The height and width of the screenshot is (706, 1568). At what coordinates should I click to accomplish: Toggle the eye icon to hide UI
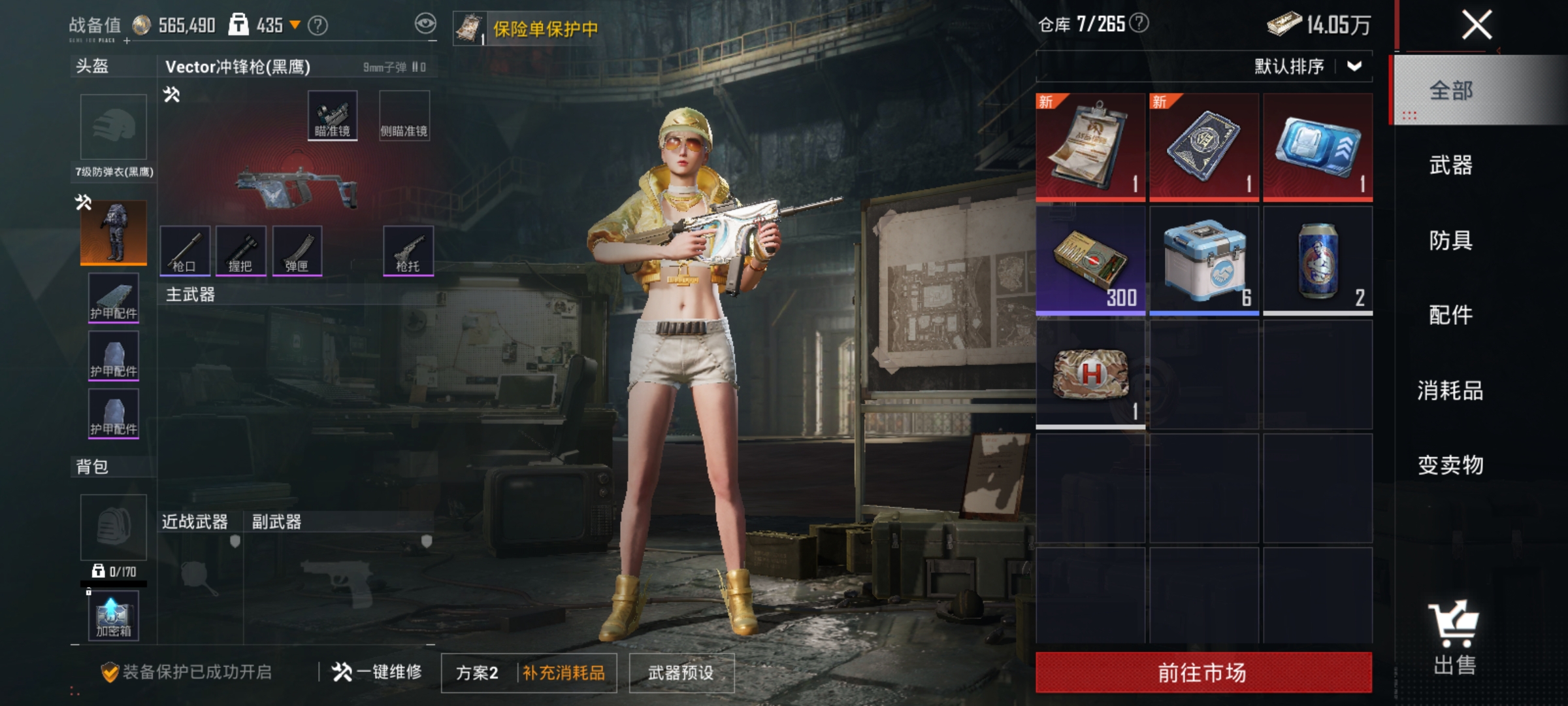425,22
